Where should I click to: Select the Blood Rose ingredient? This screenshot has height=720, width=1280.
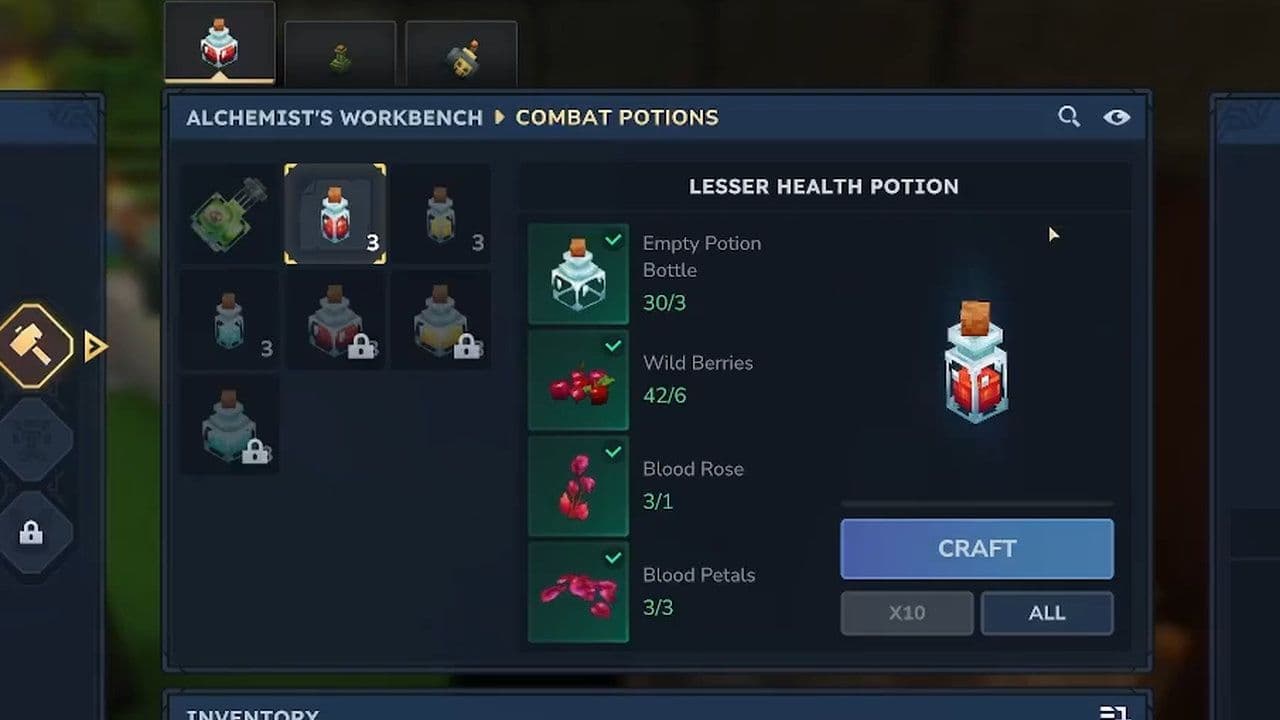point(578,487)
